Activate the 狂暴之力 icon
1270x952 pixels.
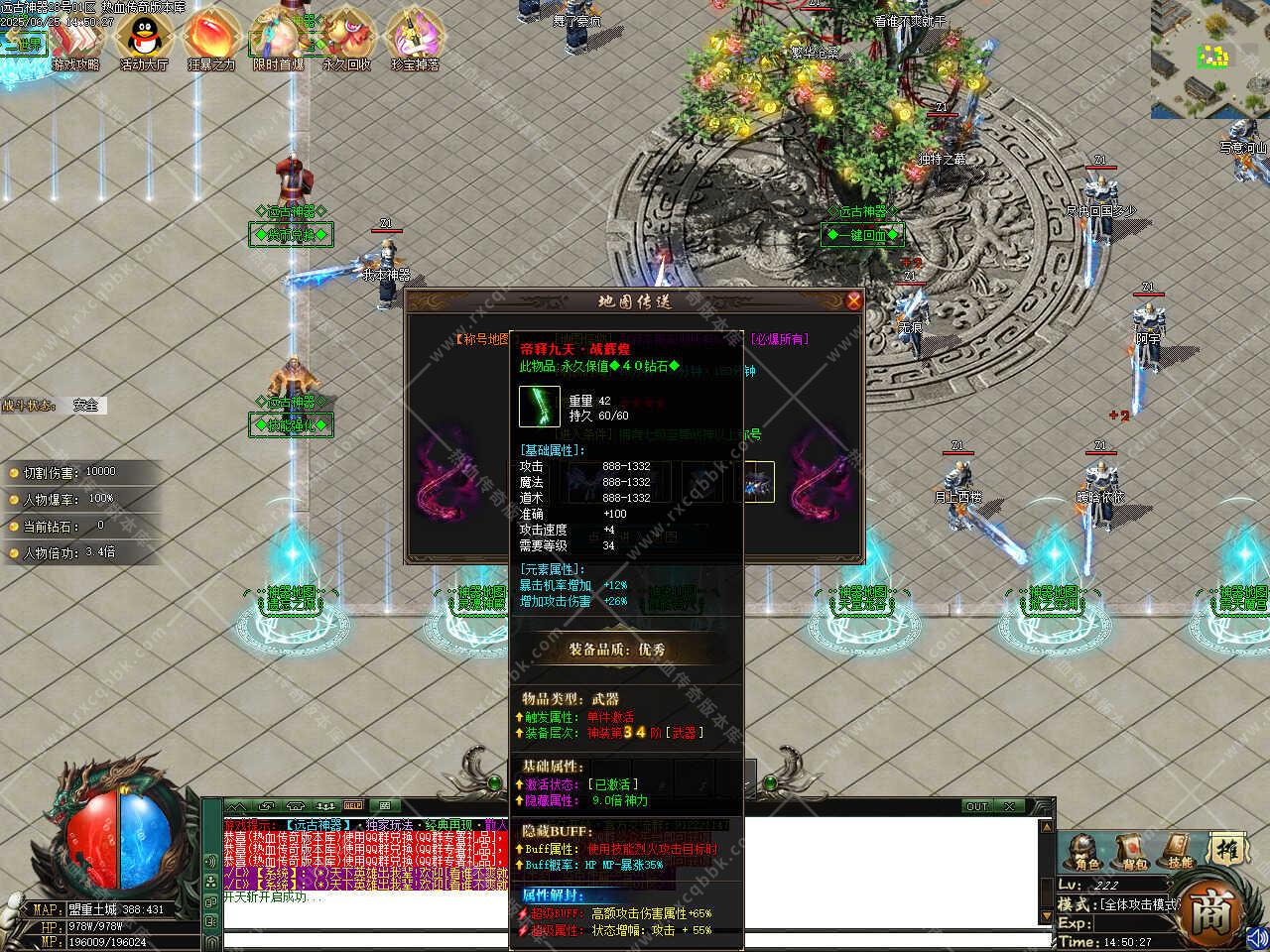pyautogui.click(x=209, y=42)
